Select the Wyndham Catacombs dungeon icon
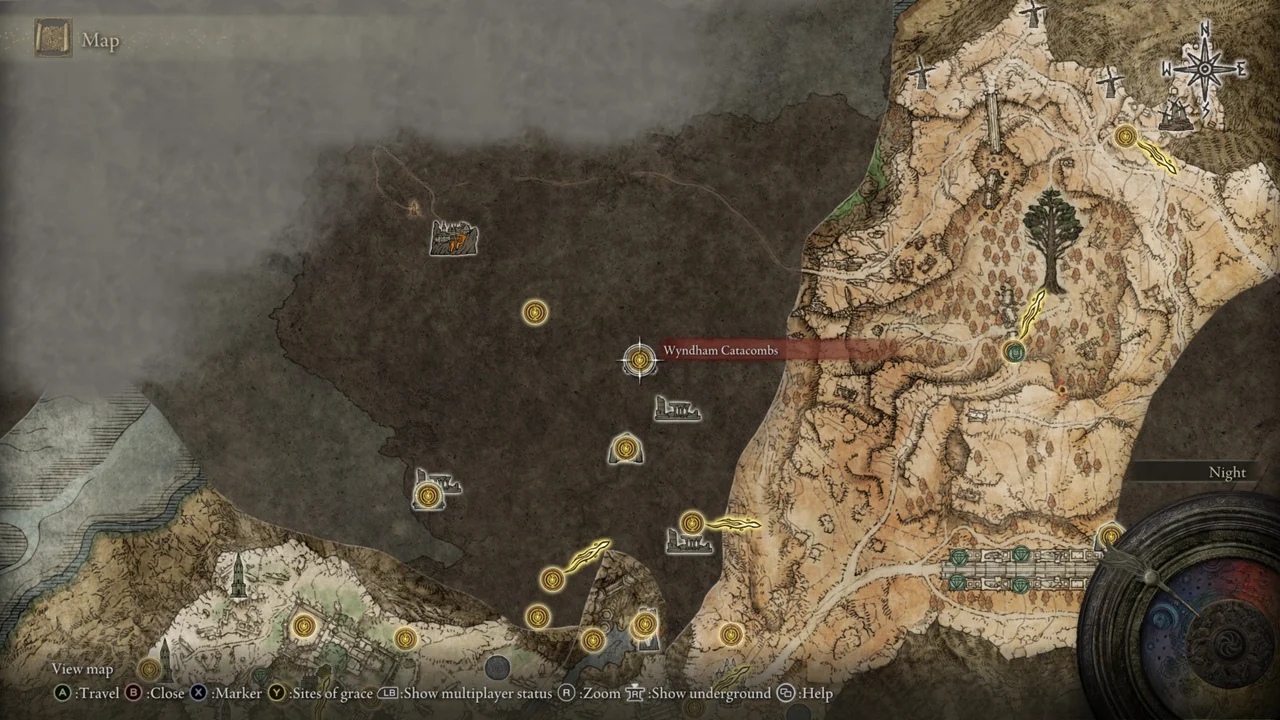 coord(640,360)
